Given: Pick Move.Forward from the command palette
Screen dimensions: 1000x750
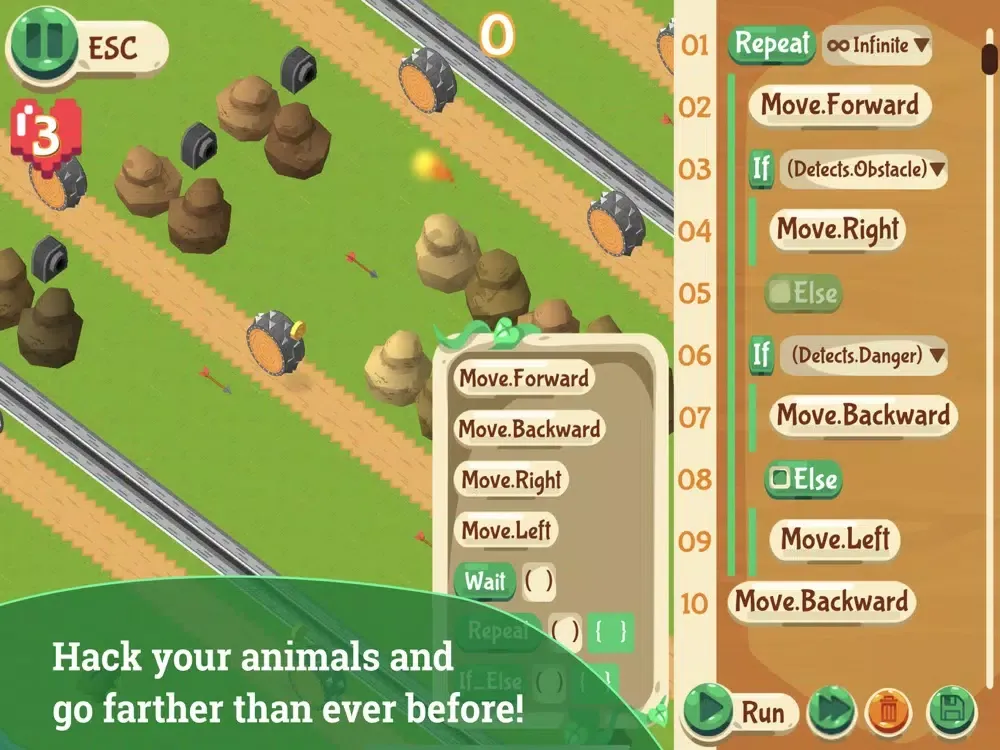Looking at the screenshot, I should [x=522, y=379].
